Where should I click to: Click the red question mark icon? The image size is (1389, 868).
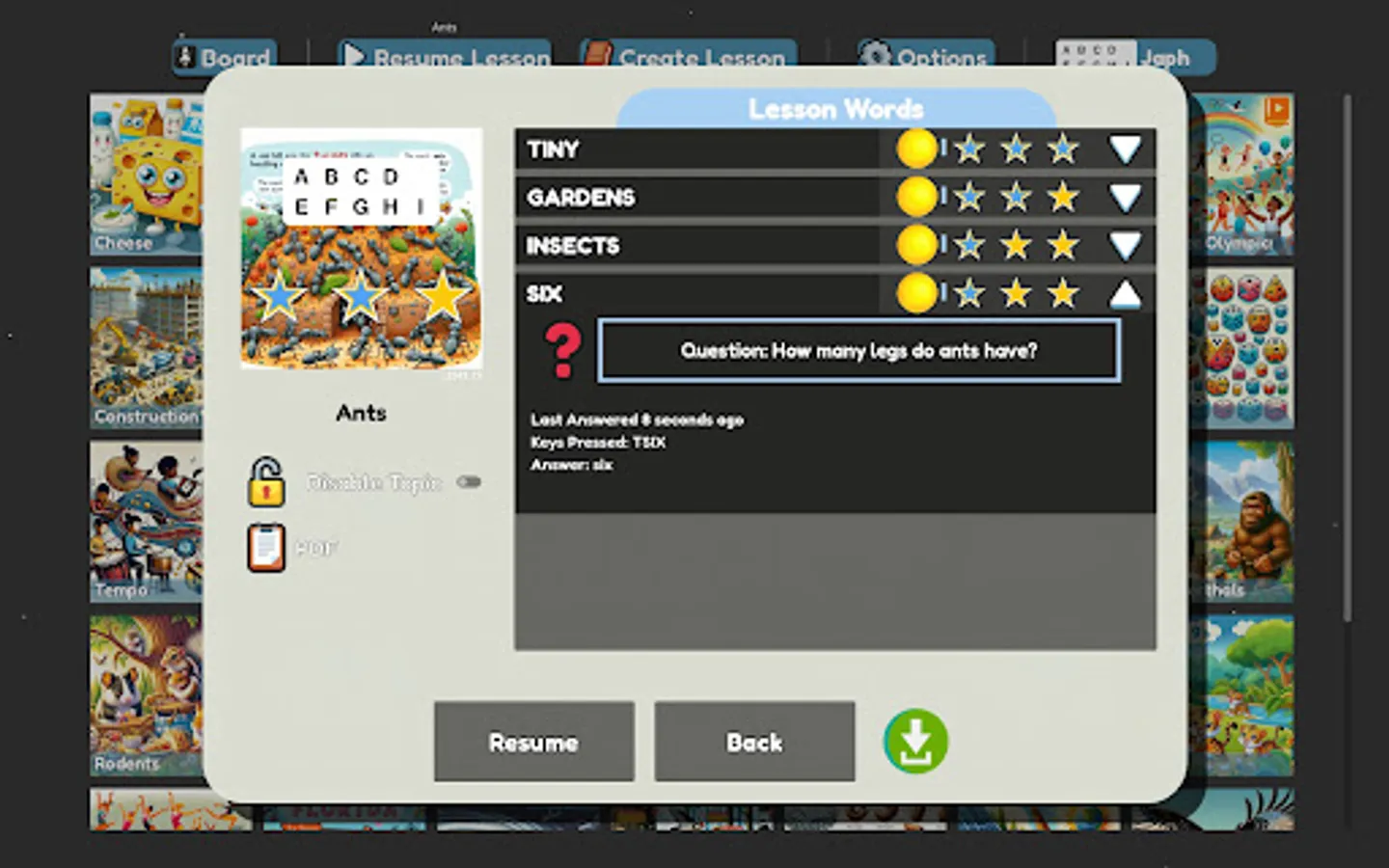click(x=560, y=350)
